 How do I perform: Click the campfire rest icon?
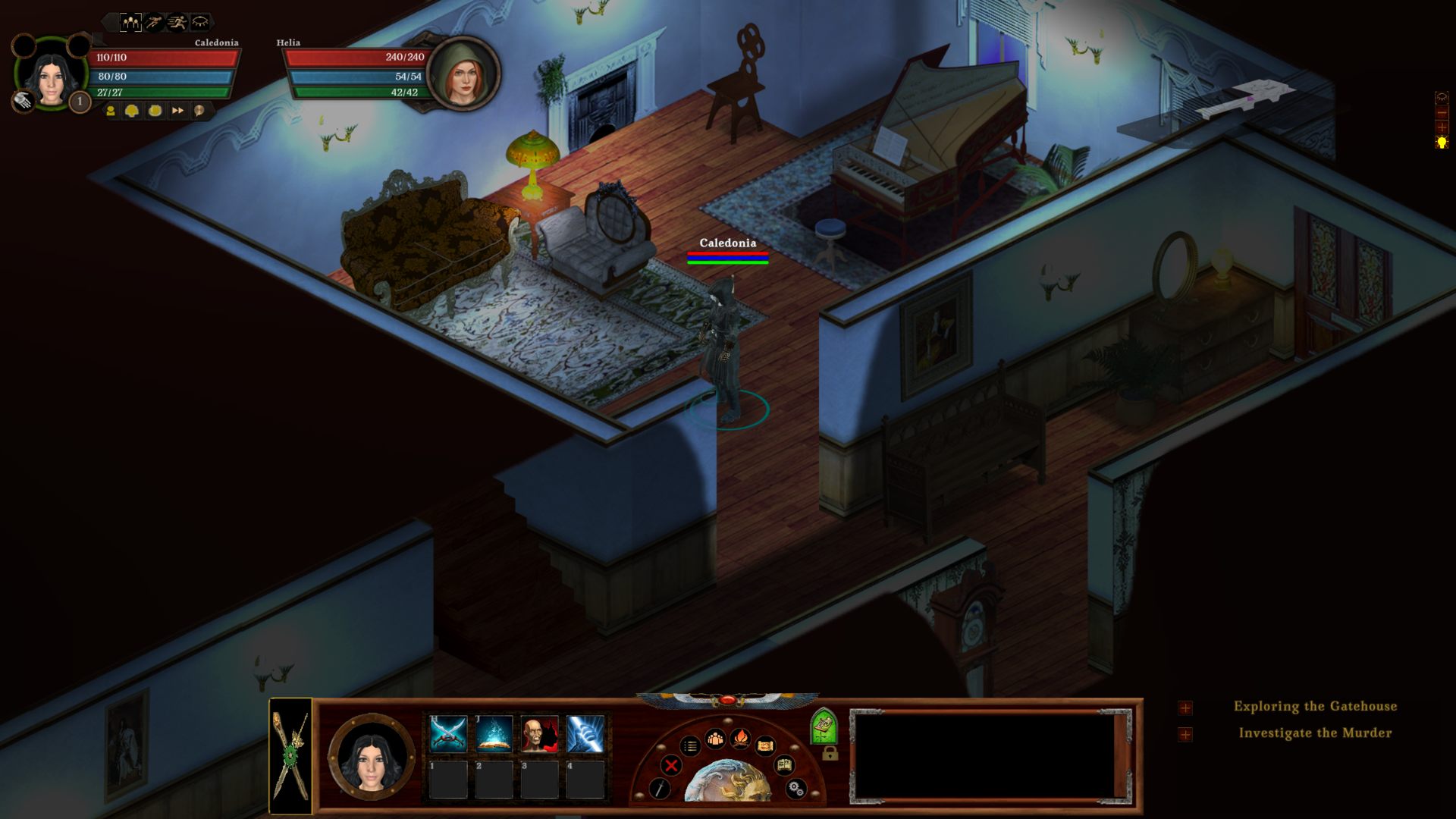tap(740, 738)
